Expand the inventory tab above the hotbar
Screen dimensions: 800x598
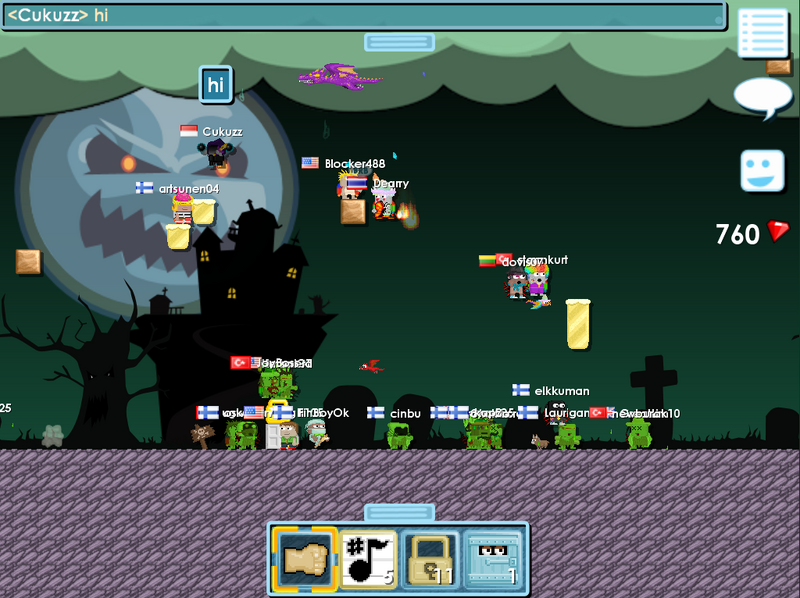point(399,512)
